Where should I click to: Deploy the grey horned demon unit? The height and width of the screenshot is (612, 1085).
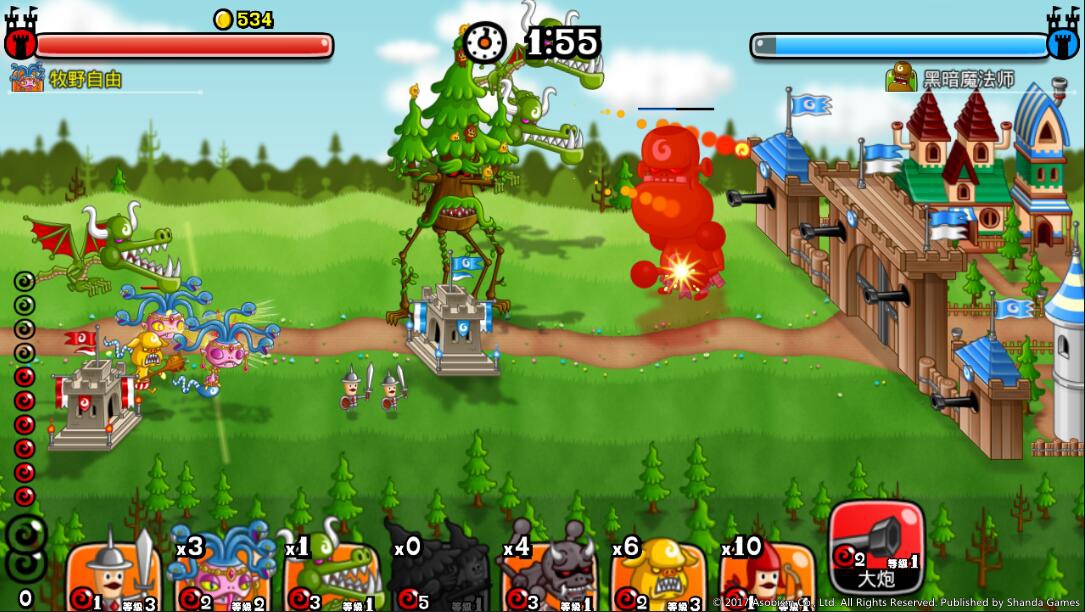click(x=550, y=575)
